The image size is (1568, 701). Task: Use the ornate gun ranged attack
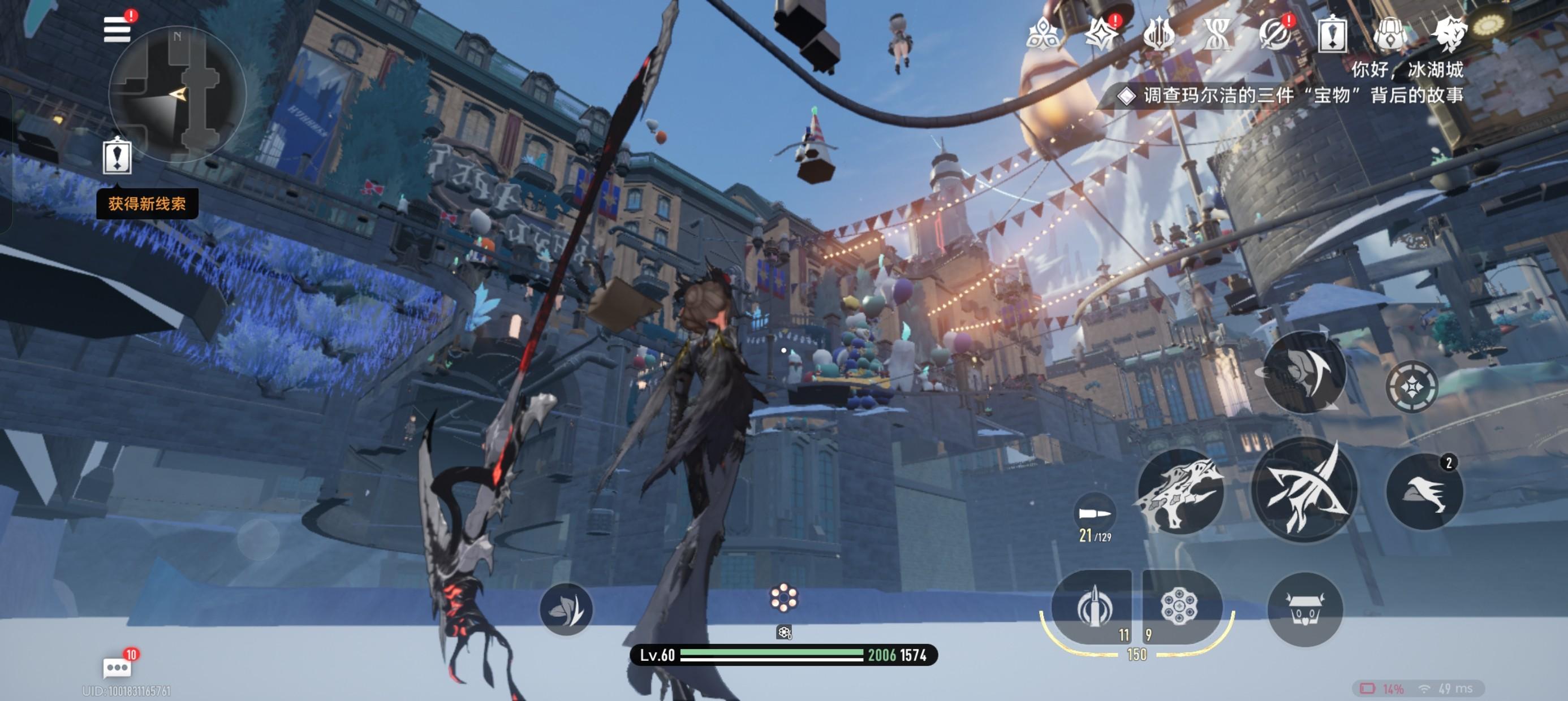coord(1179,492)
